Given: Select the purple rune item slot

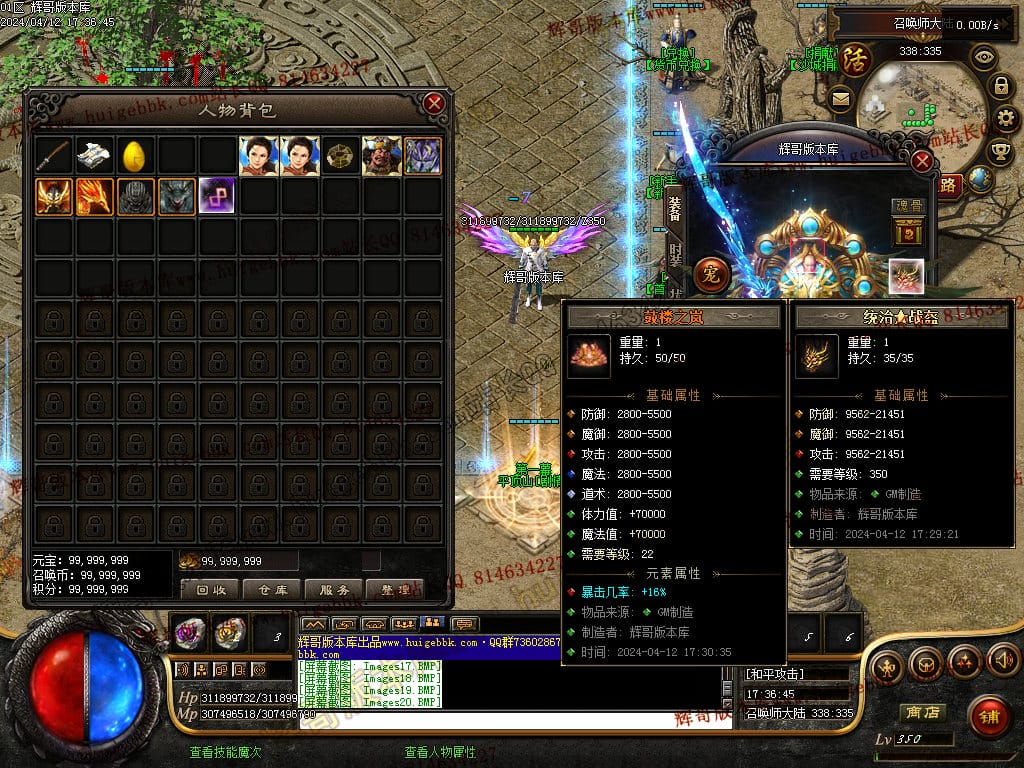Looking at the screenshot, I should point(217,196).
